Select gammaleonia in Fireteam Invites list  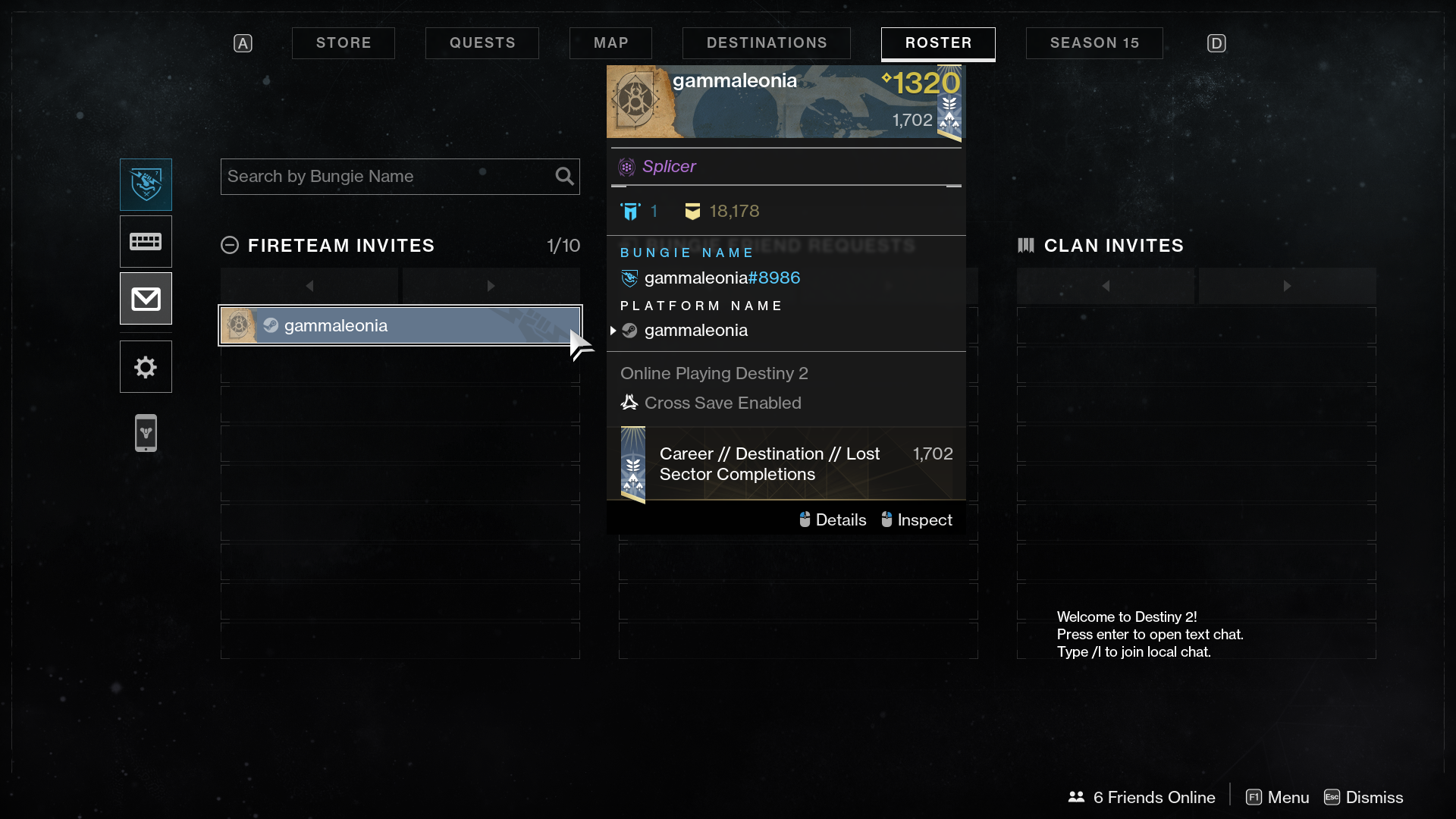[x=400, y=325]
